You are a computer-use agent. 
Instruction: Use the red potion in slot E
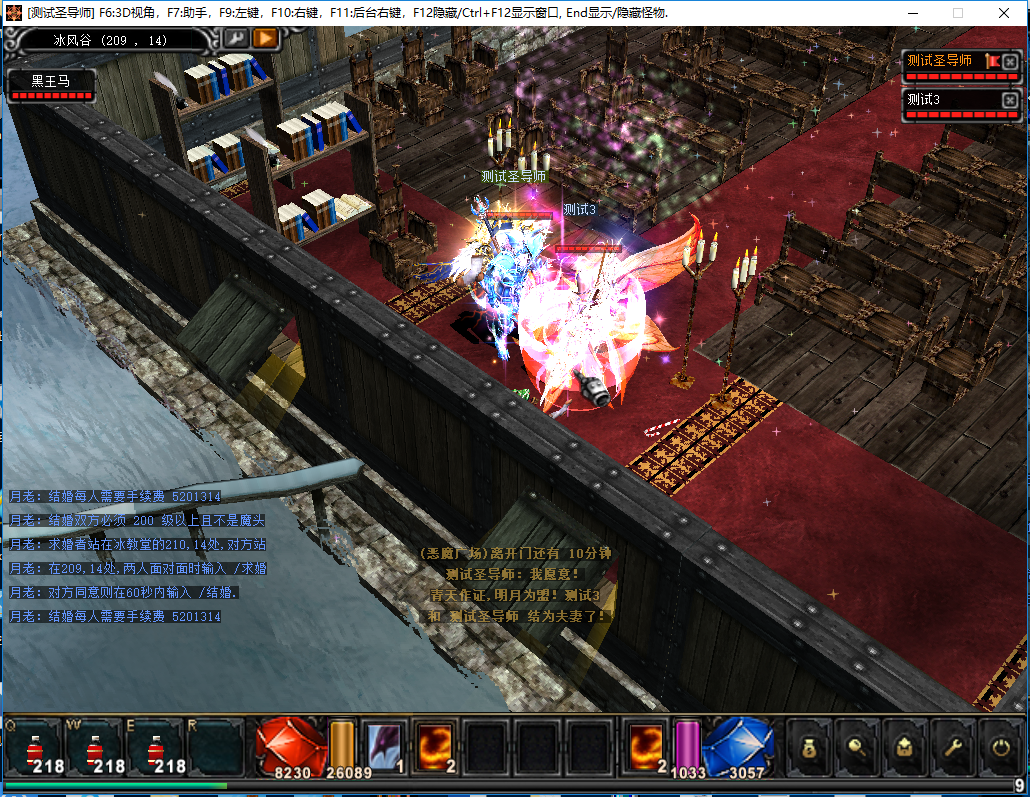tap(157, 747)
